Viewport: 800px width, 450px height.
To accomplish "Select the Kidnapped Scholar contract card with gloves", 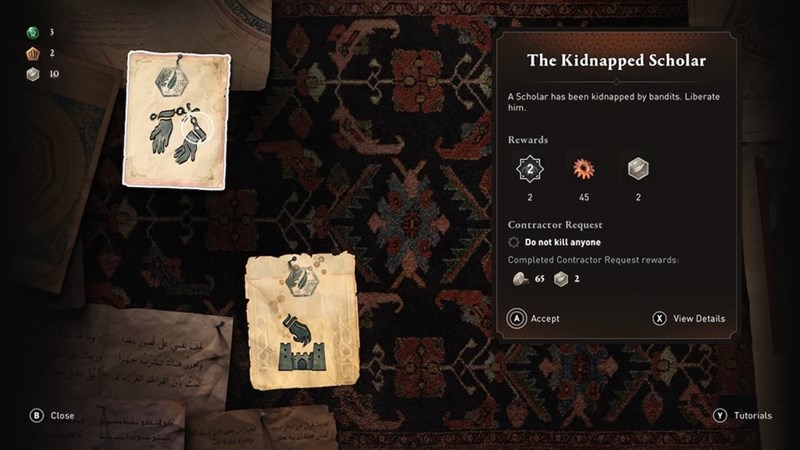I will point(178,120).
